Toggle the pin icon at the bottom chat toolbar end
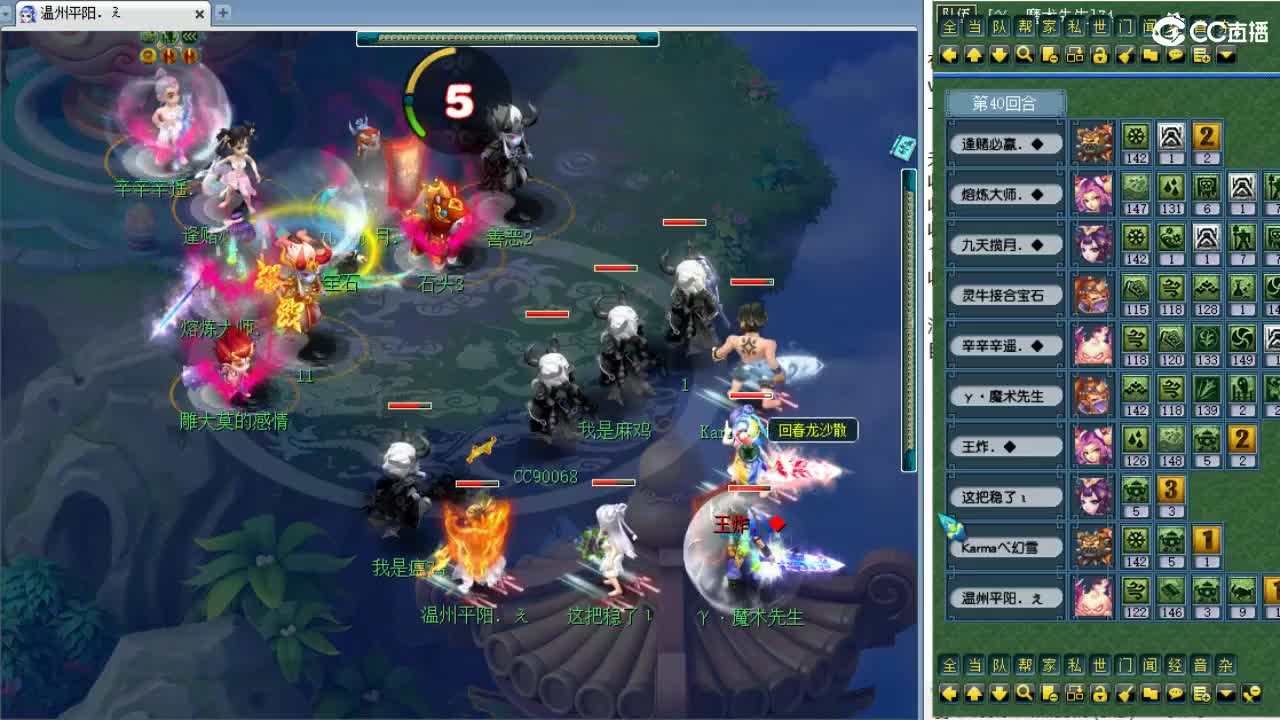Image resolution: width=1280 pixels, height=720 pixels. tap(1250, 692)
